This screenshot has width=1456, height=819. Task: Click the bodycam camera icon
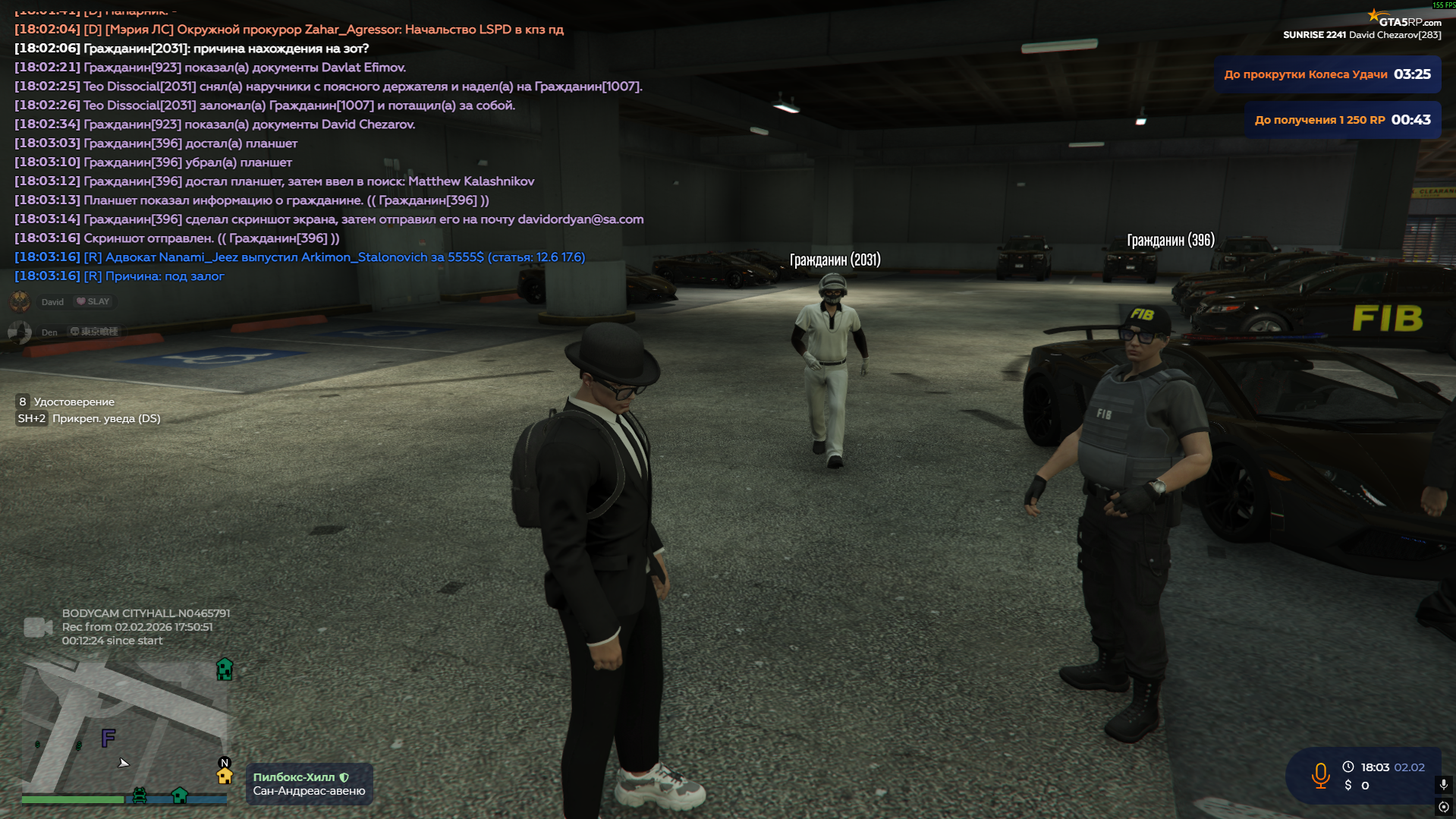pyautogui.click(x=37, y=627)
